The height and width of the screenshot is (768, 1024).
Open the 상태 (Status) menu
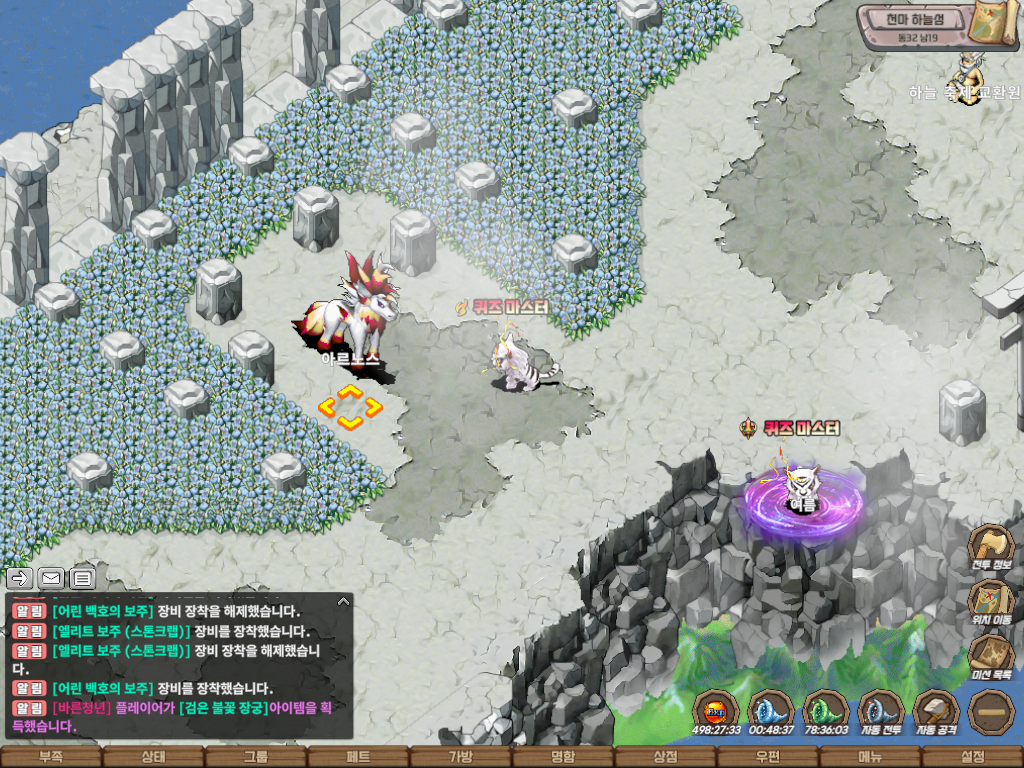[x=153, y=757]
